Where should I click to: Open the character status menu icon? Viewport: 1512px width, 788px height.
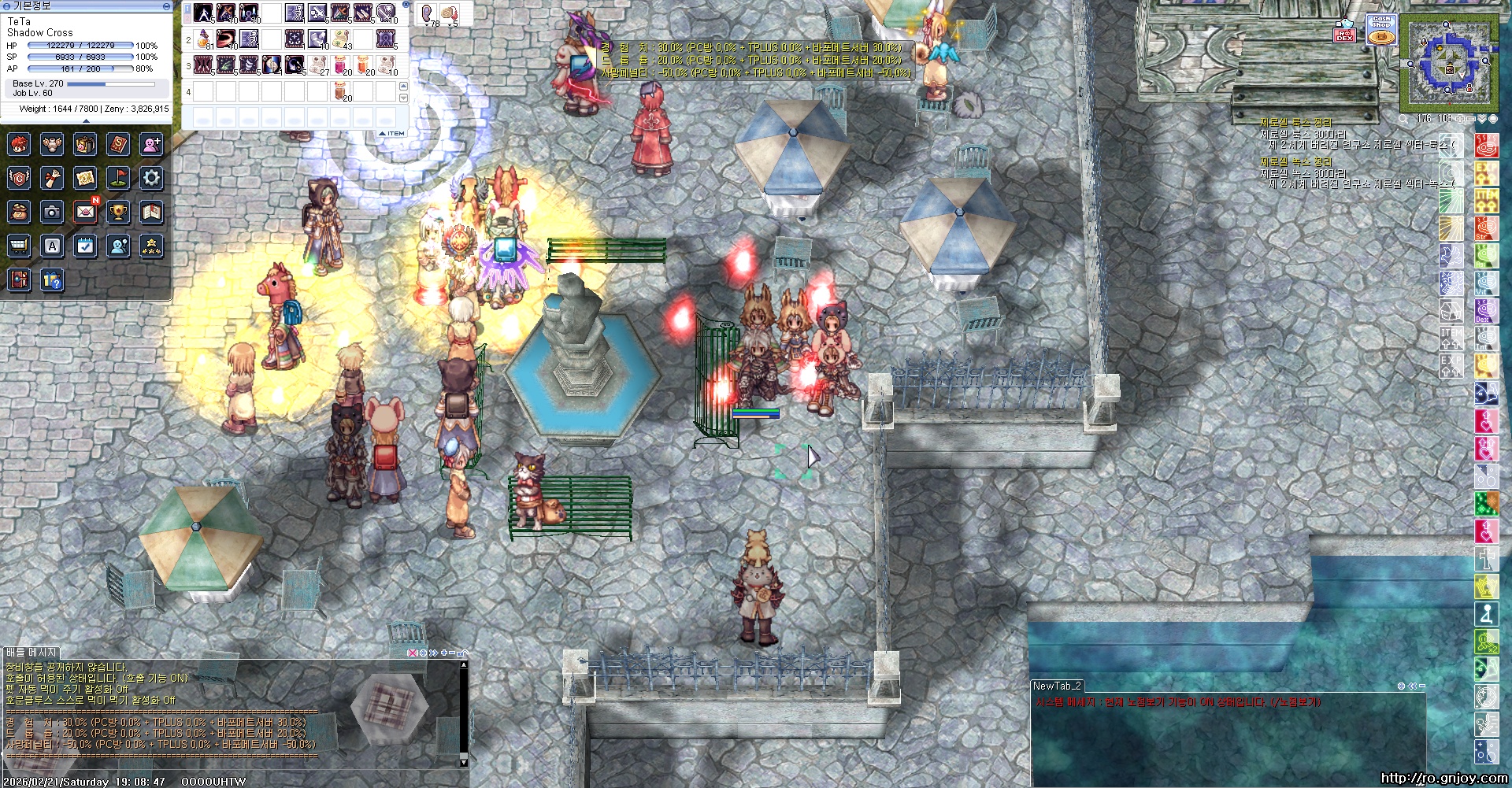(19, 144)
